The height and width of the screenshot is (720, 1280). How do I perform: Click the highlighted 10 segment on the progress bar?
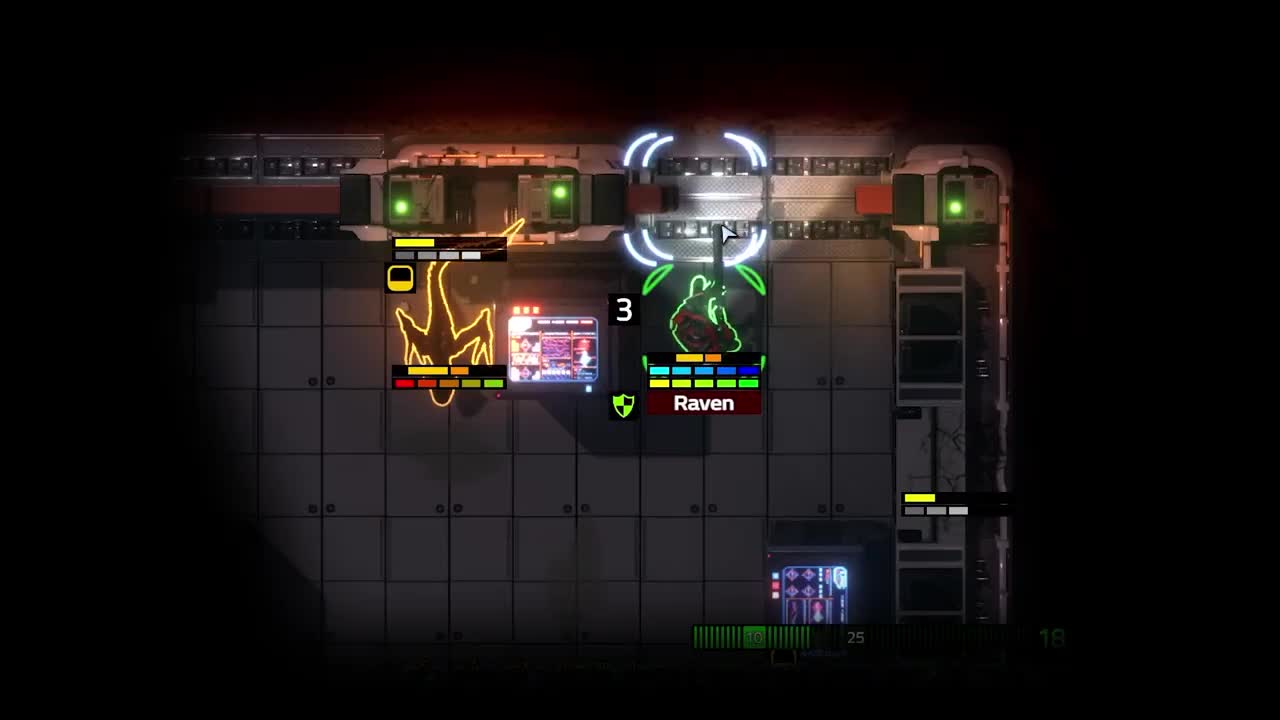[x=755, y=637]
